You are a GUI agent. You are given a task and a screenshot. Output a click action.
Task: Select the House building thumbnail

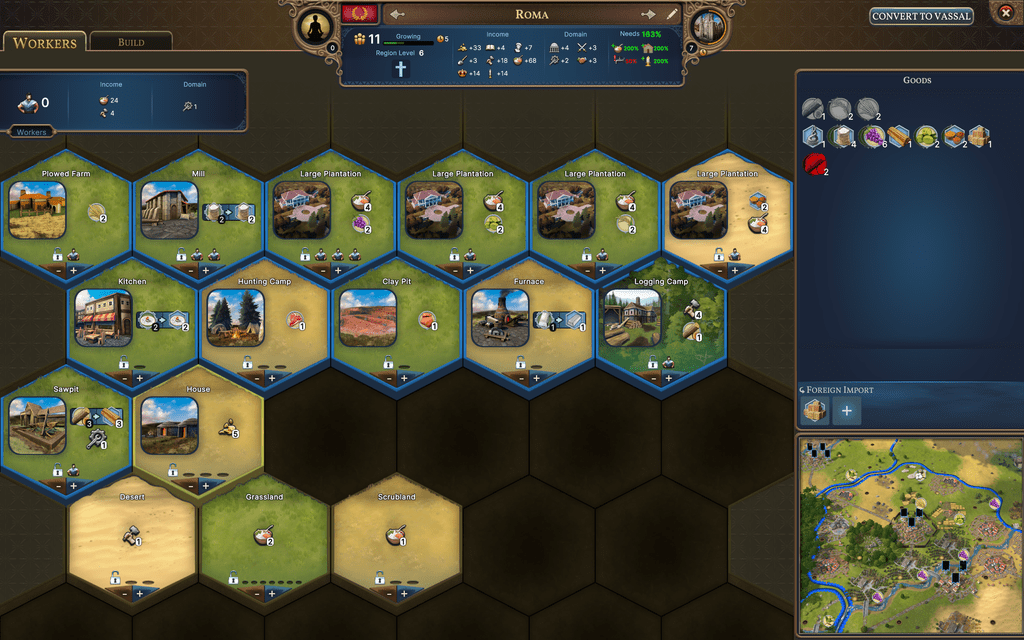click(x=168, y=425)
